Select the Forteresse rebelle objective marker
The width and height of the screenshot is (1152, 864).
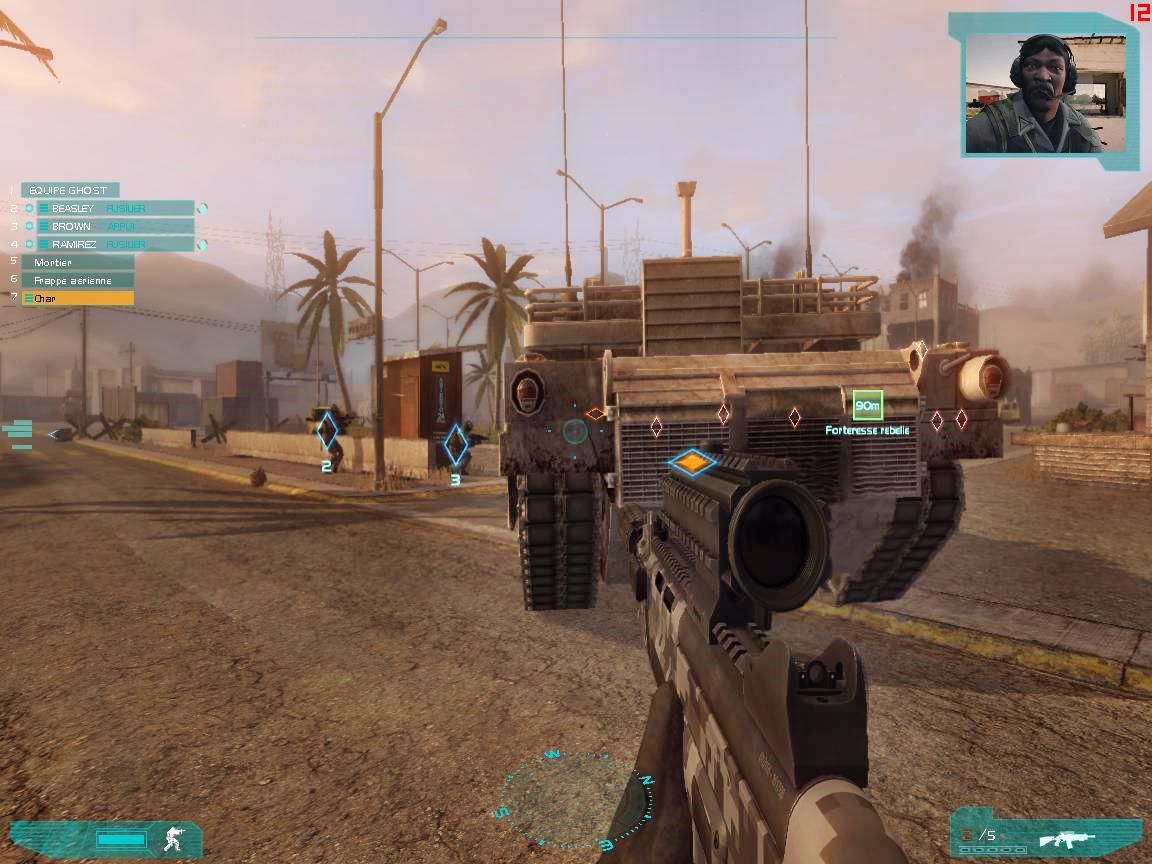point(867,405)
